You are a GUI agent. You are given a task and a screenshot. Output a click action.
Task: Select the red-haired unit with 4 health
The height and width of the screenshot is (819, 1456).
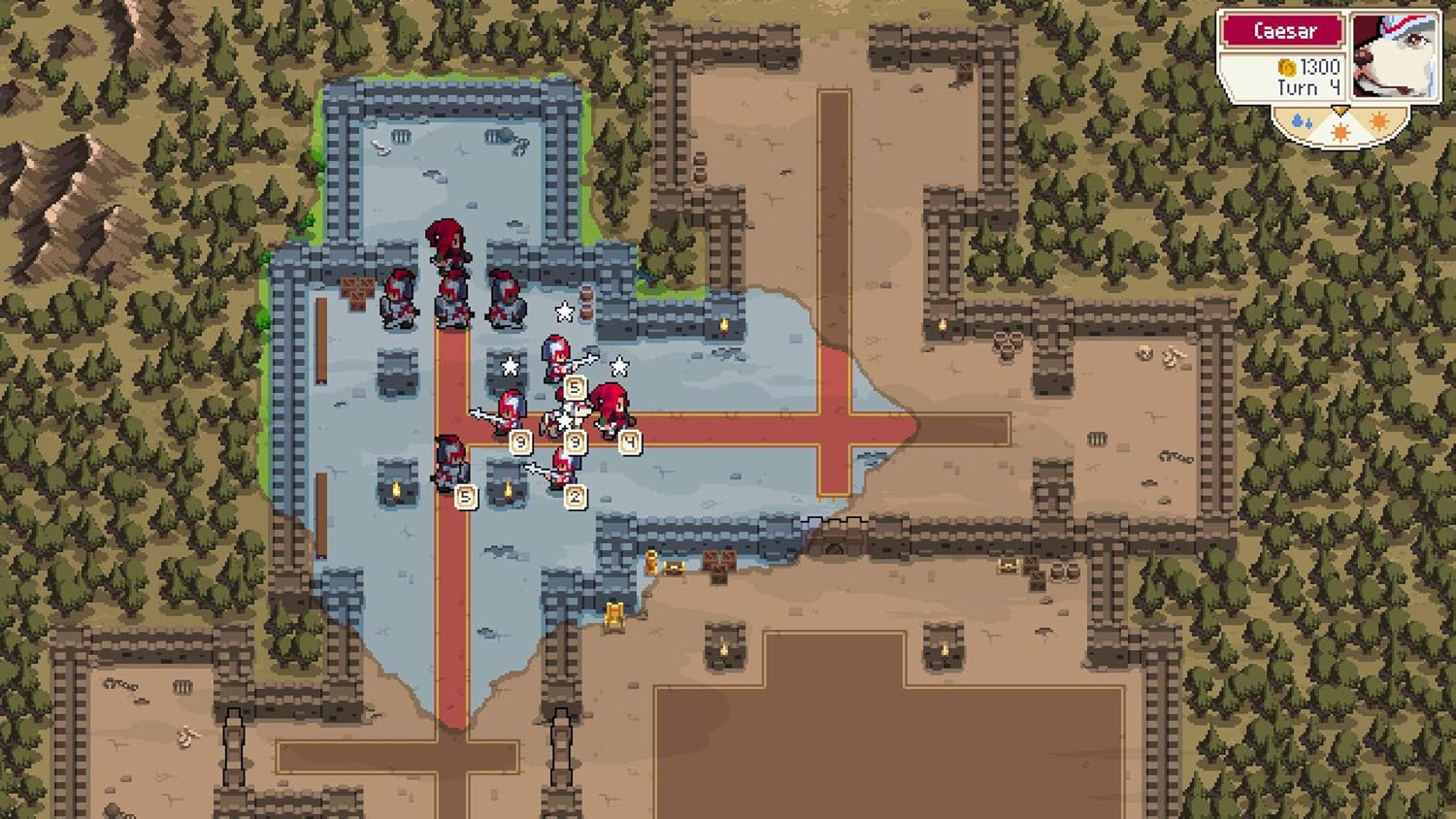(x=610, y=408)
